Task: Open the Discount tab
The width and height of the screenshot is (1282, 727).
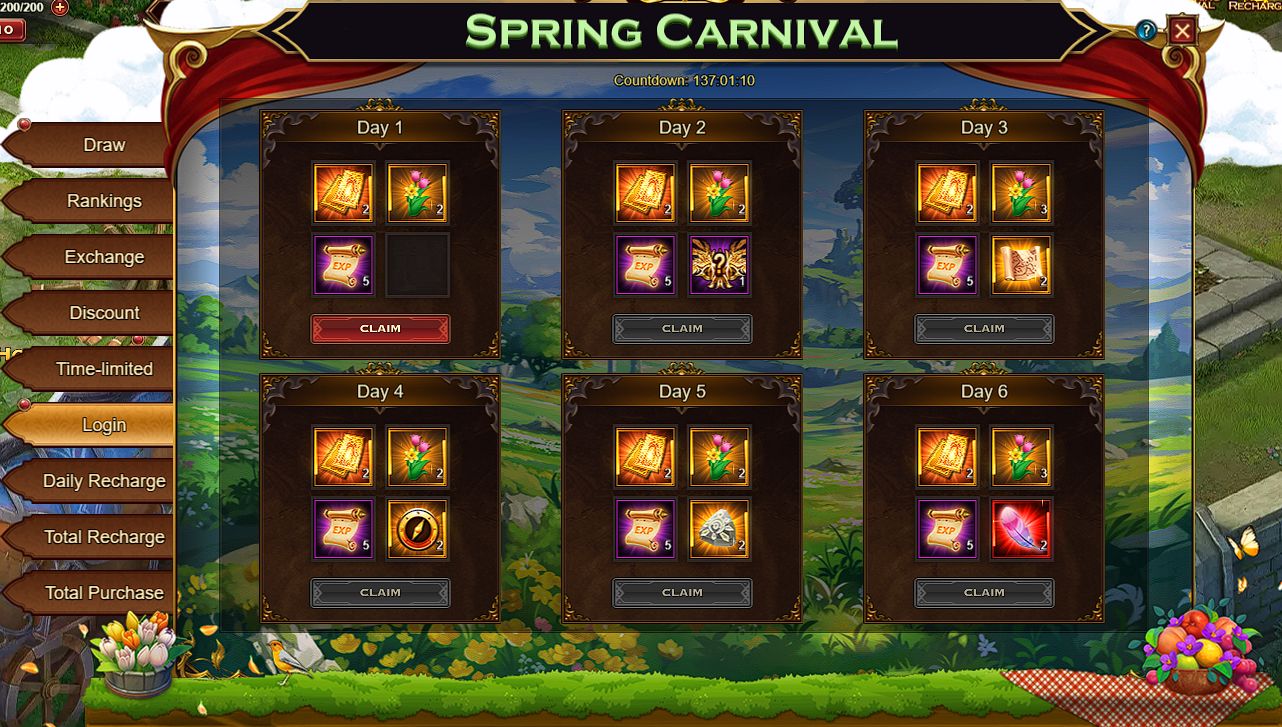Action: [x=104, y=313]
